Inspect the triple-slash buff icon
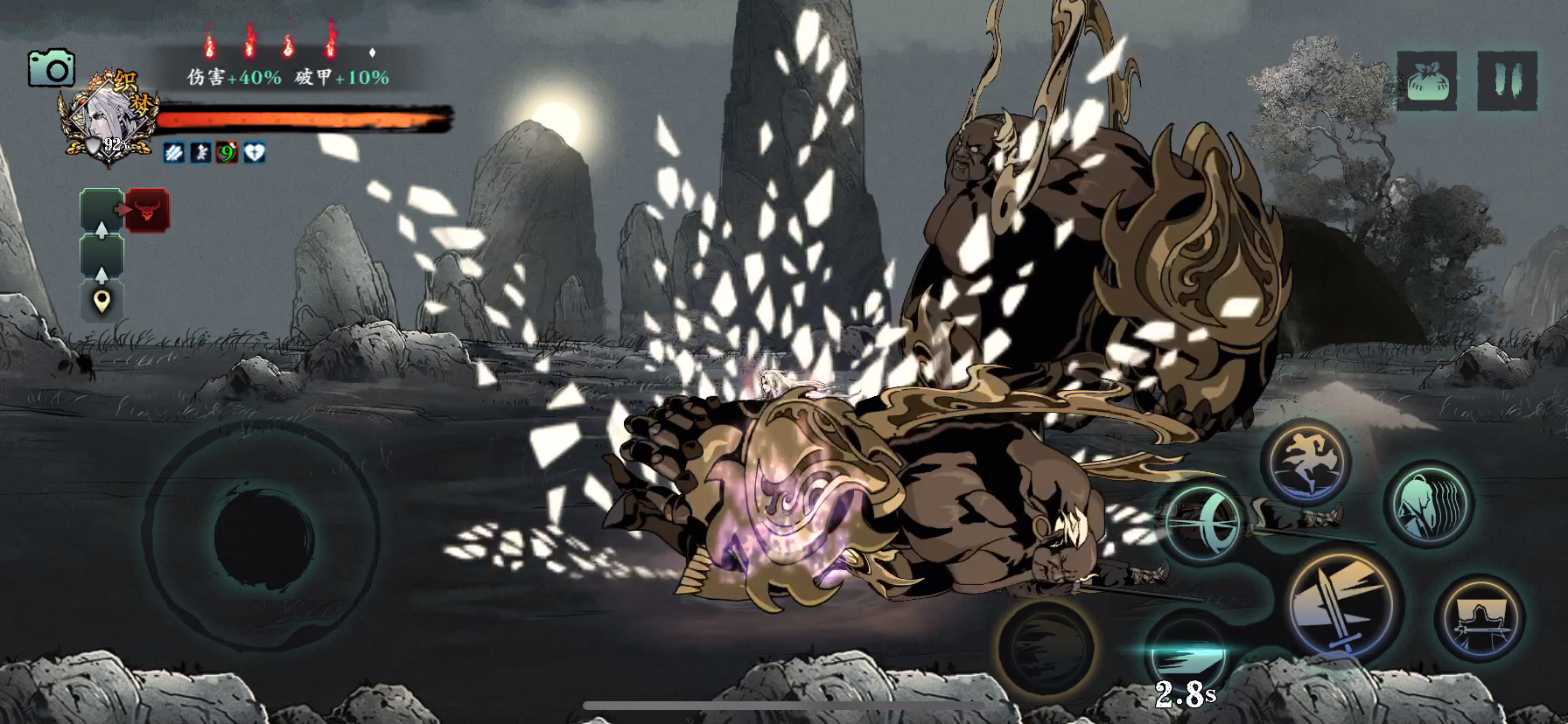 [x=174, y=153]
